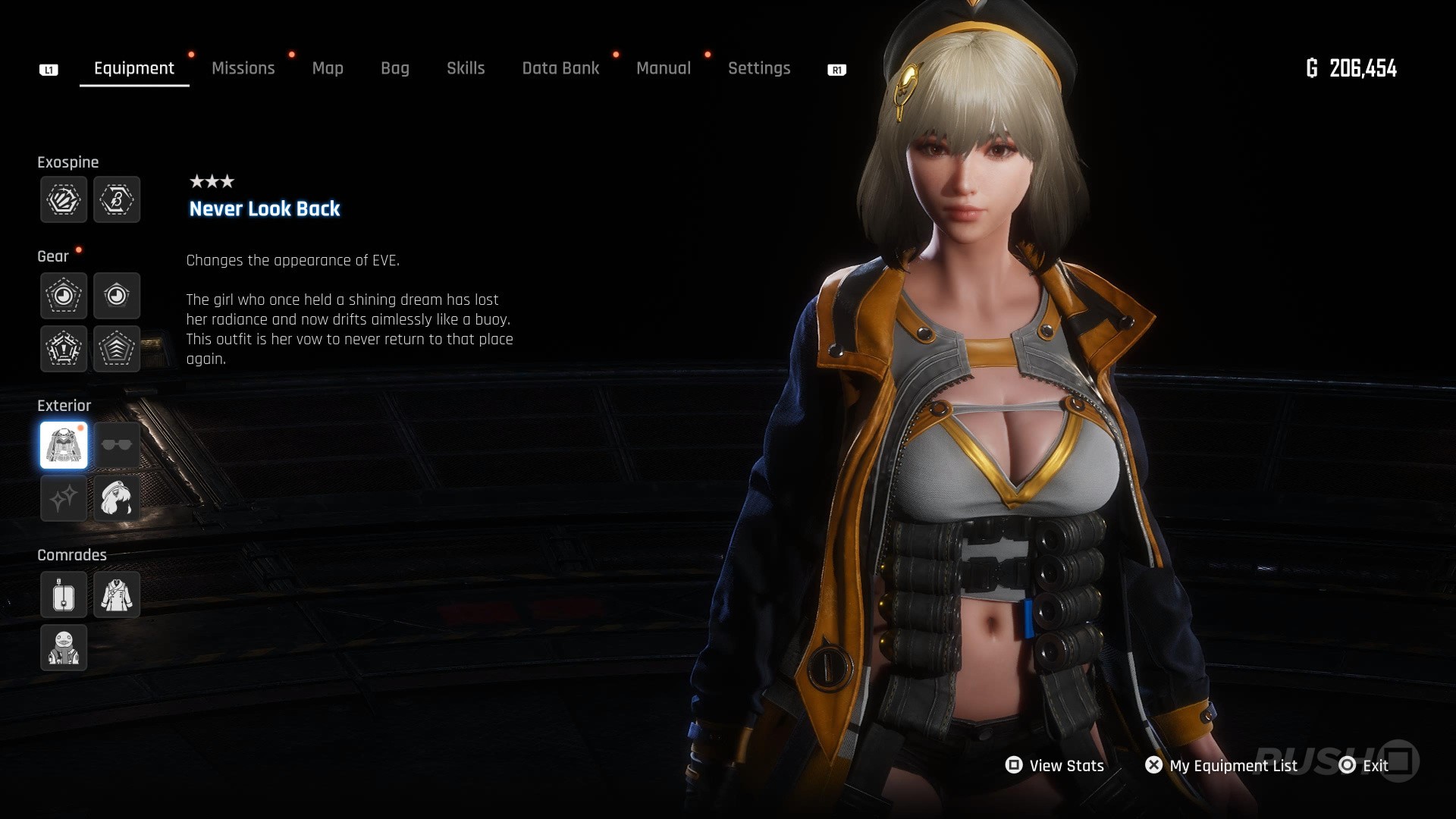
Task: Switch to the Manual tab
Action: [x=664, y=68]
